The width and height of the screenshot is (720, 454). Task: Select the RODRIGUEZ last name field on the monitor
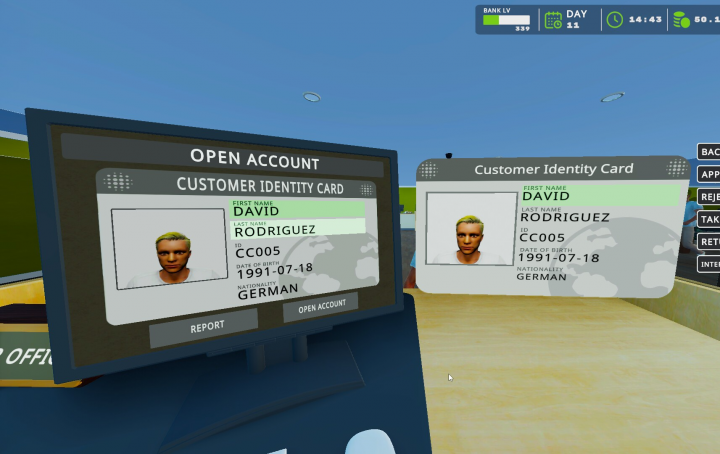click(298, 229)
